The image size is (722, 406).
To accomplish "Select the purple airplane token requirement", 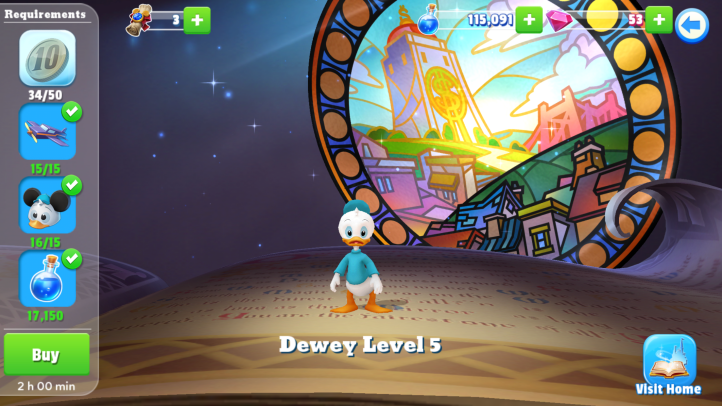I will 47,131.
